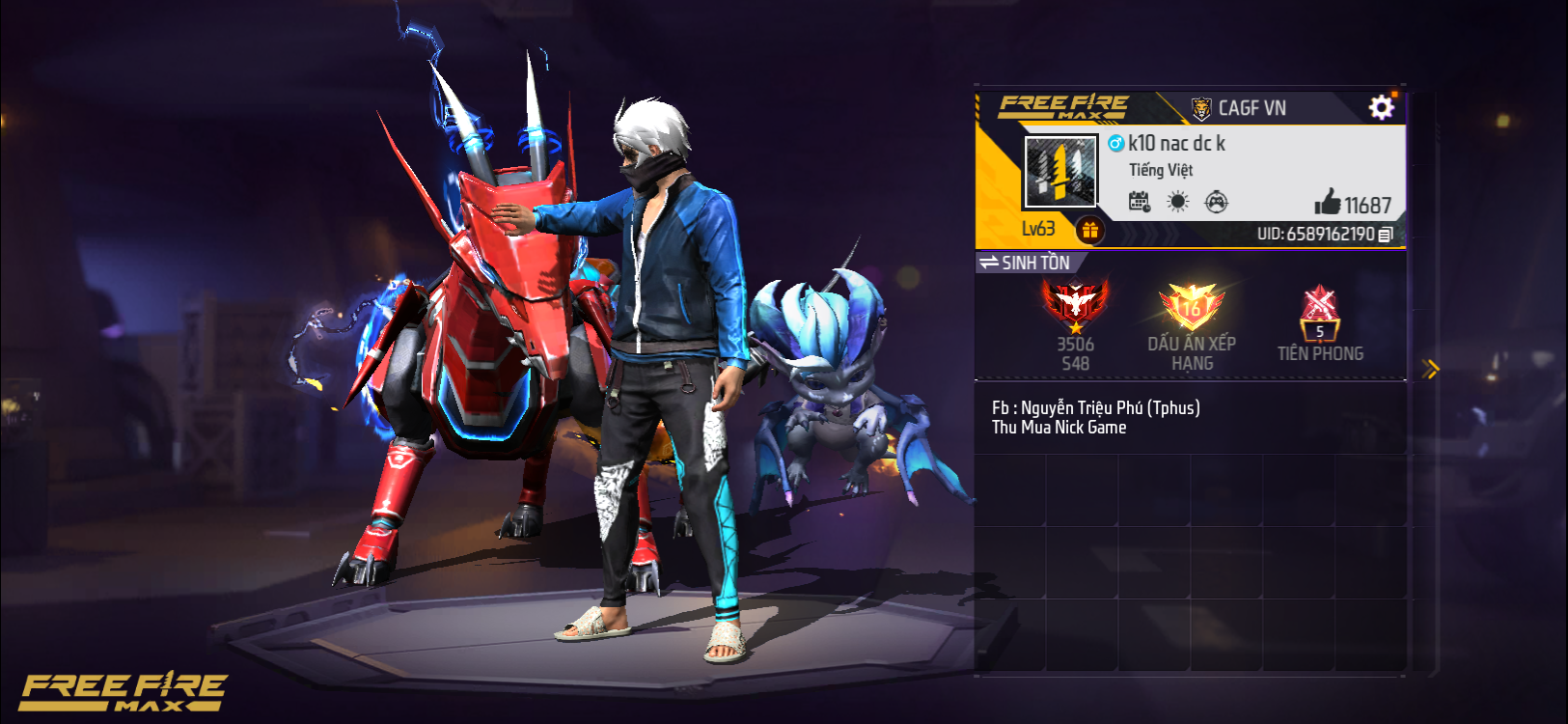Viewport: 1568px width, 724px height.
Task: Click the game controller match-history icon
Action: pyautogui.click(x=1218, y=203)
